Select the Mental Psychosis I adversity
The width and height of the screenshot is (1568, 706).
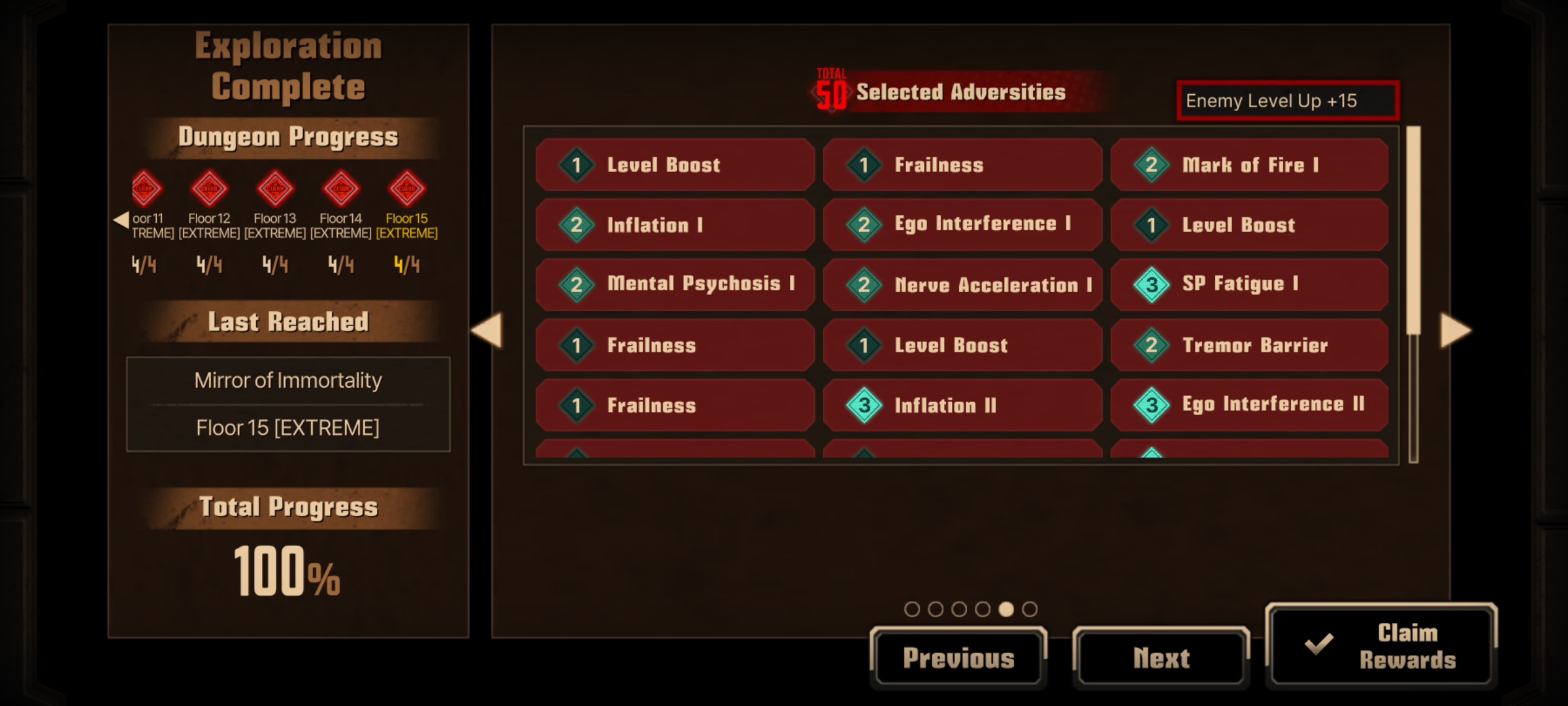click(674, 284)
